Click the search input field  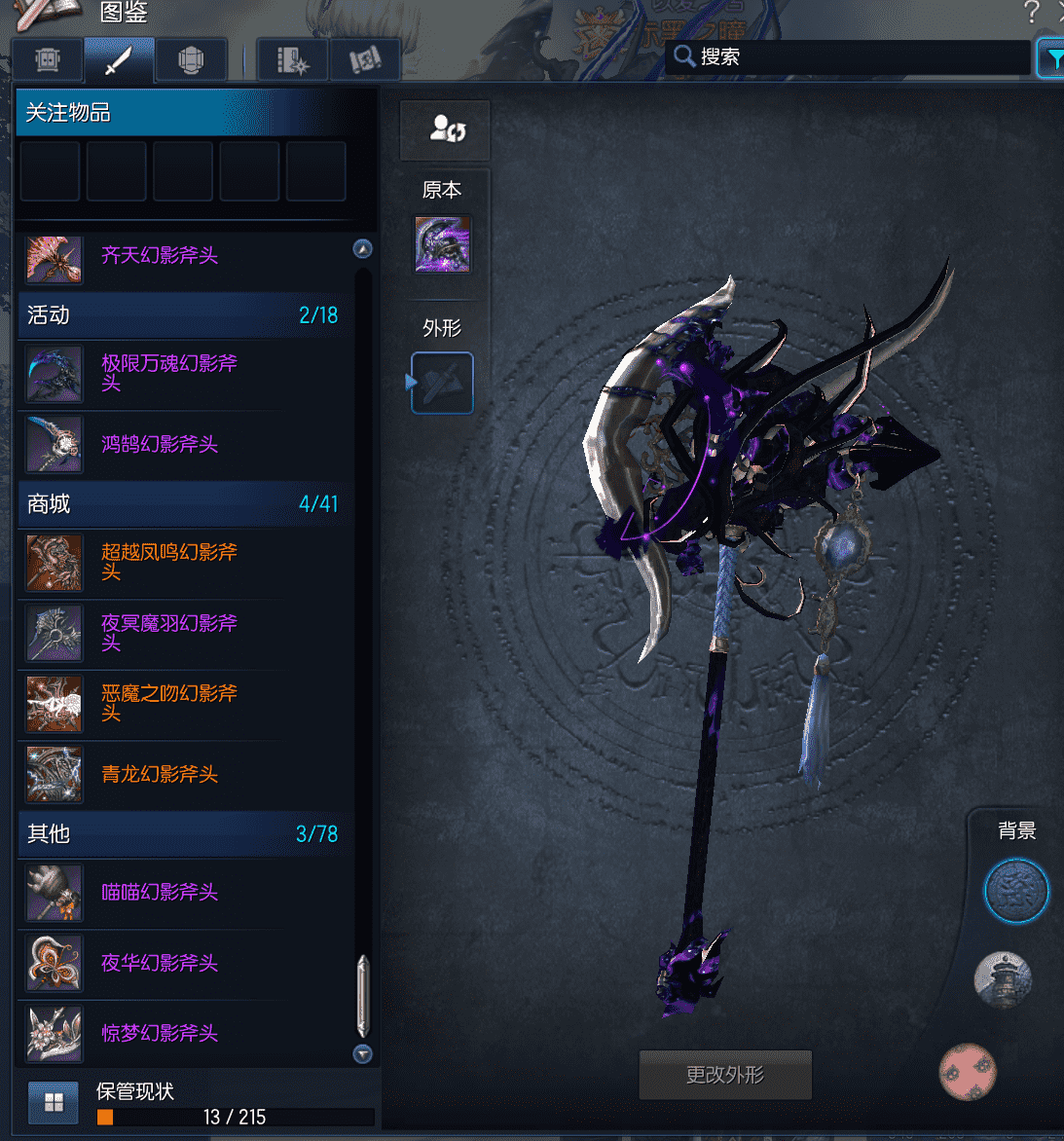[857, 57]
